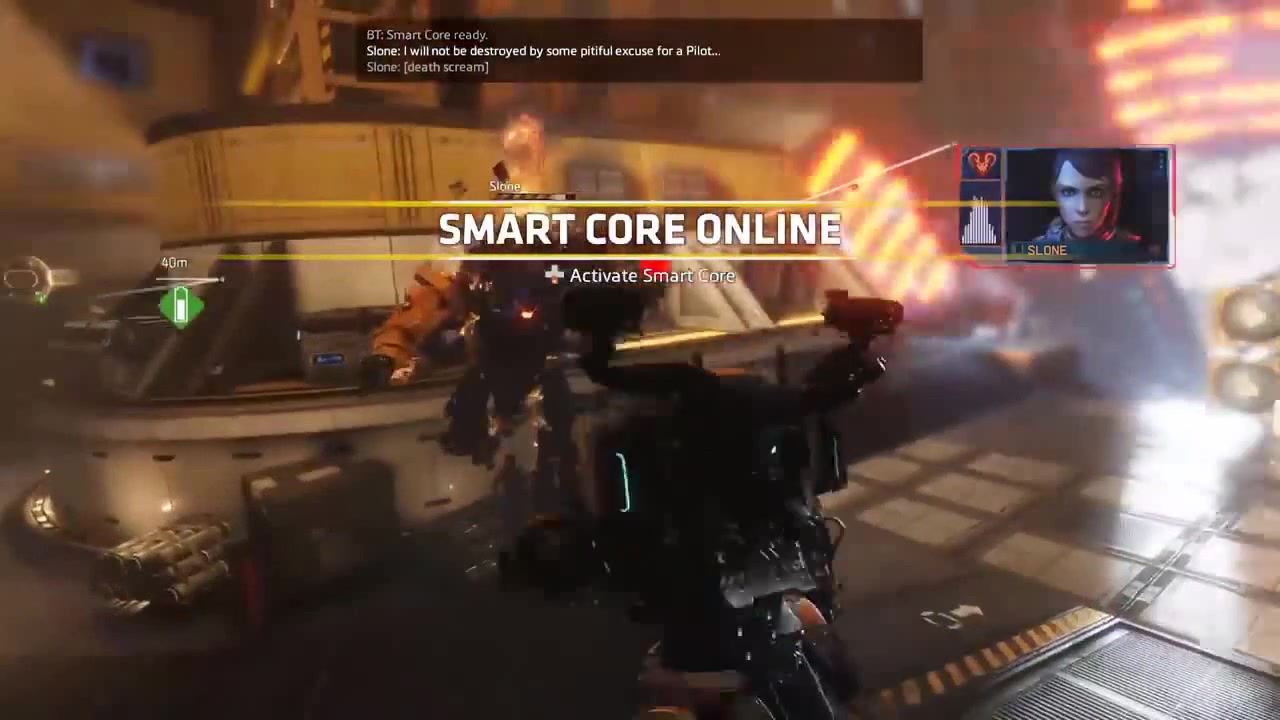This screenshot has width=1280, height=720.
Task: Toggle the battery status indicator diamond
Action: tap(180, 305)
